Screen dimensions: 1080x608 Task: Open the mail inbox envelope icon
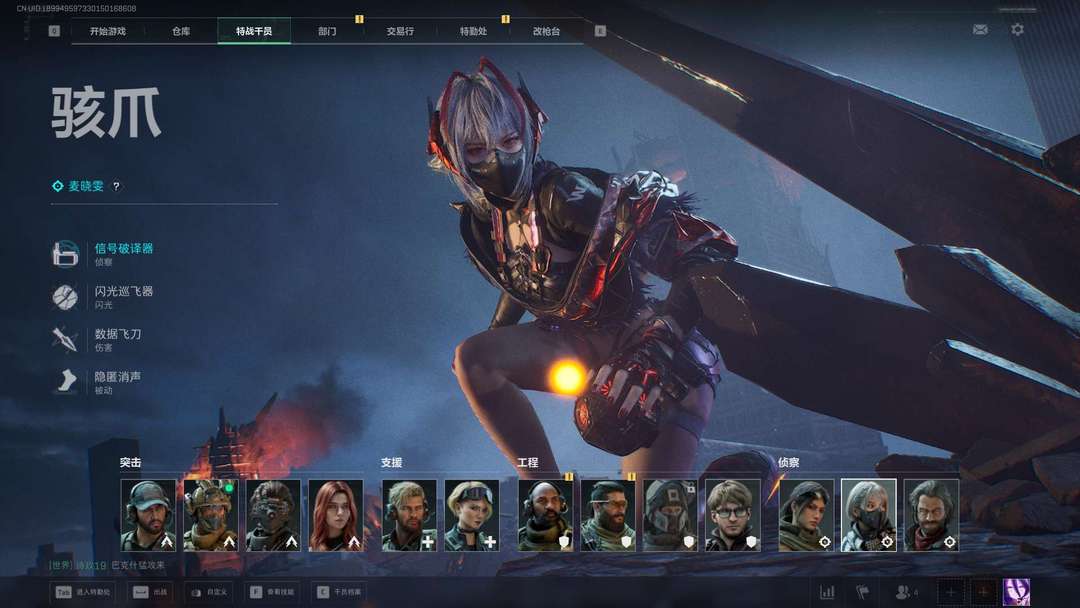[980, 30]
